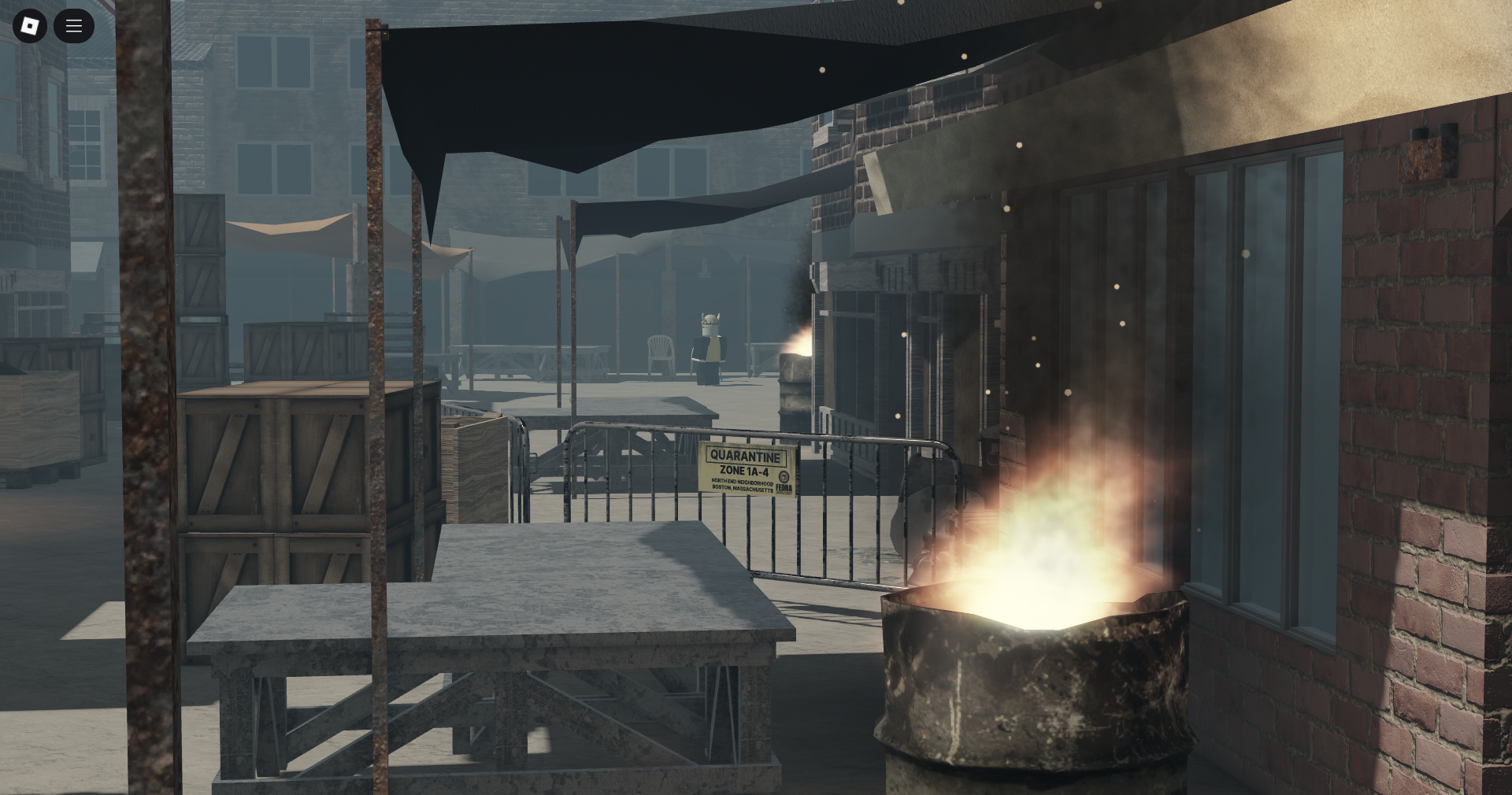Screen dimensions: 1512x795
Task: Click the QUARANTINE heading on the sign
Action: pos(745,455)
